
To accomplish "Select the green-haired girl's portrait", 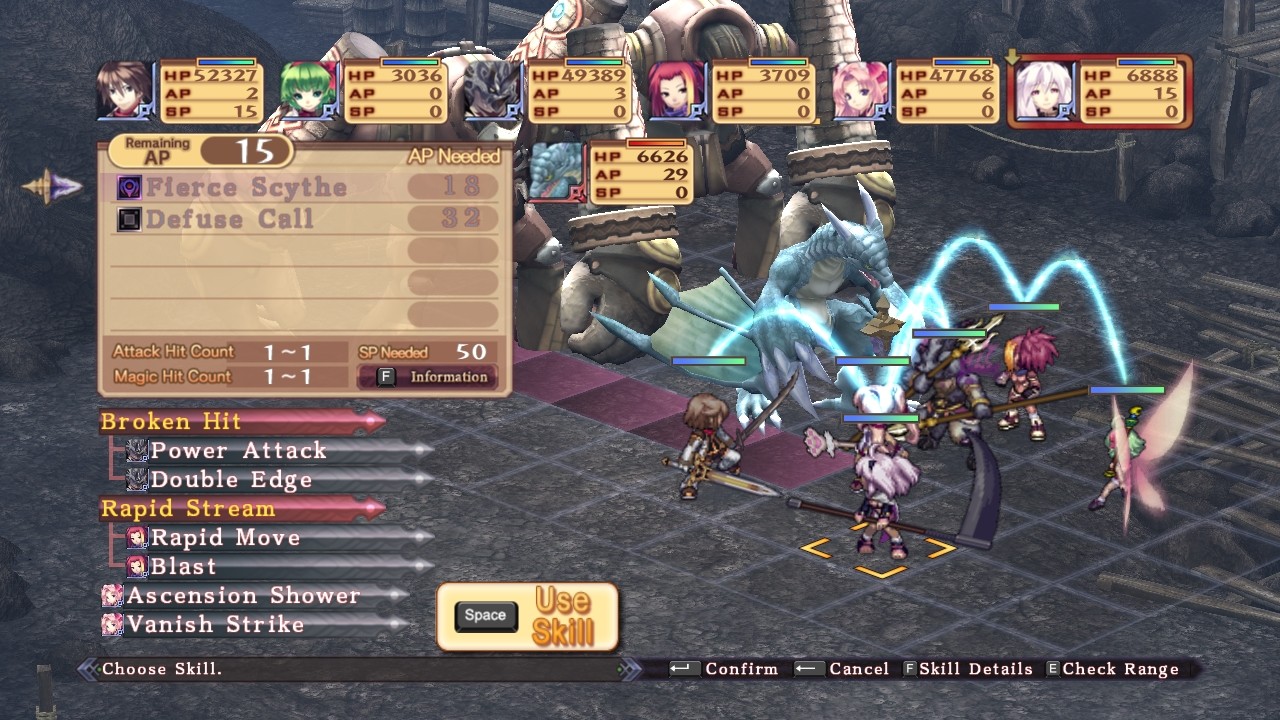I will point(305,90).
